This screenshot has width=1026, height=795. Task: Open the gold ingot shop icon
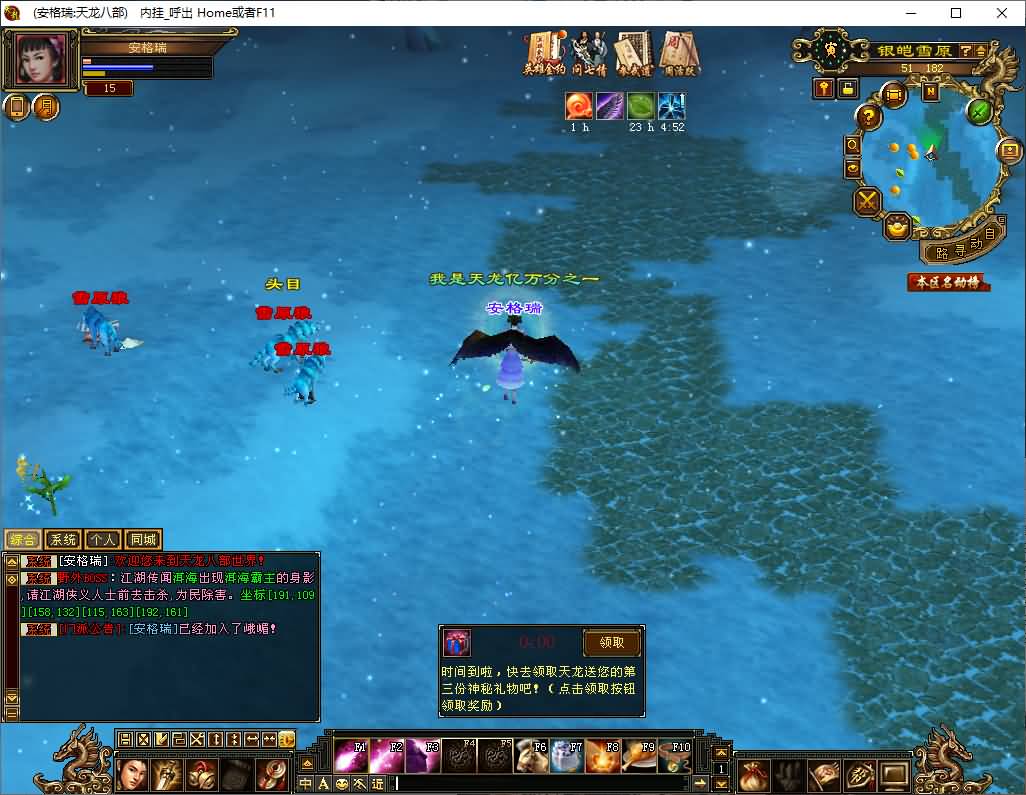(x=897, y=227)
